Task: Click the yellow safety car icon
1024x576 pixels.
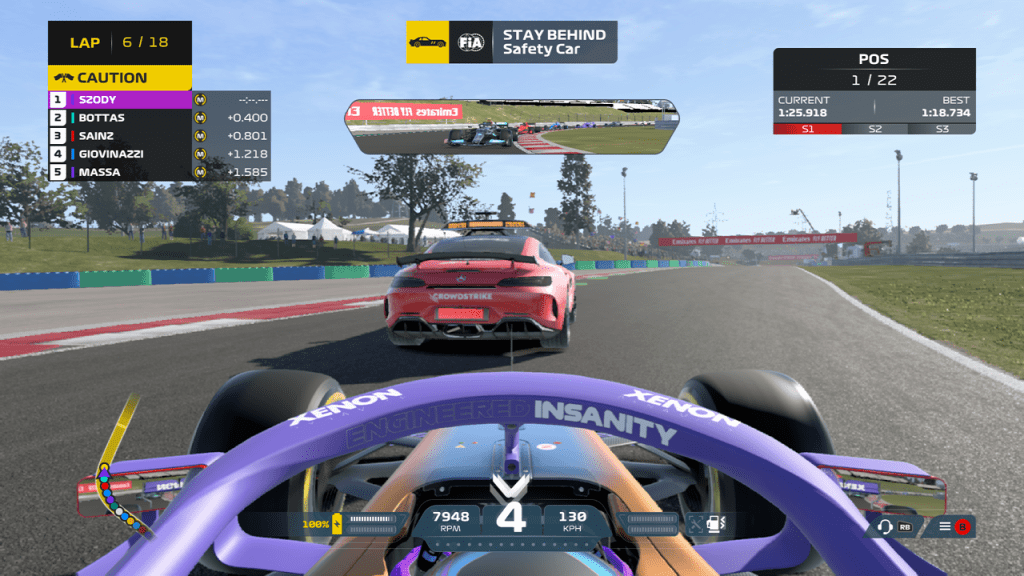Action: coord(428,42)
